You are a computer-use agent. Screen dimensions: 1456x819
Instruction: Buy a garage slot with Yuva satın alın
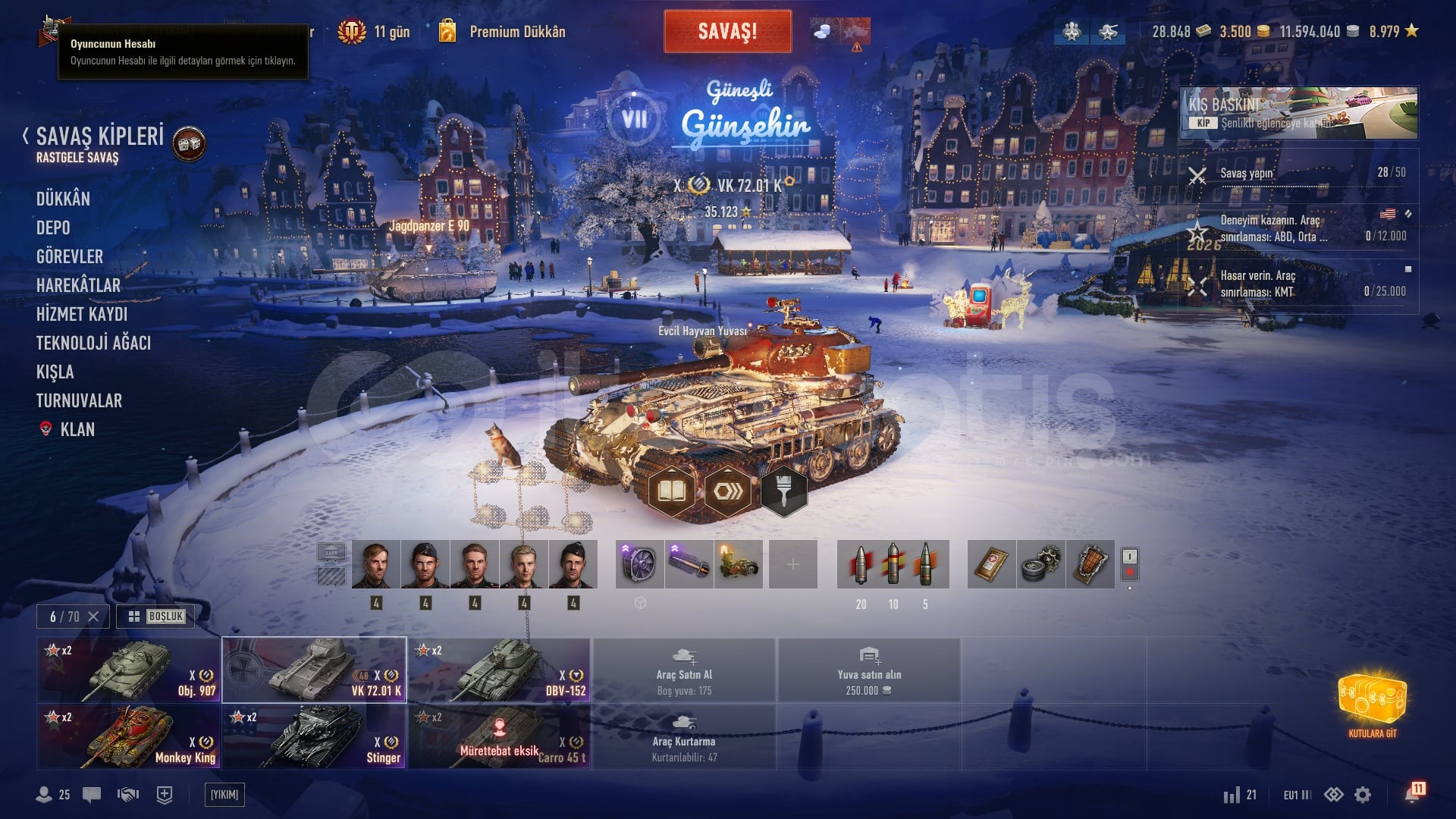pos(869,670)
